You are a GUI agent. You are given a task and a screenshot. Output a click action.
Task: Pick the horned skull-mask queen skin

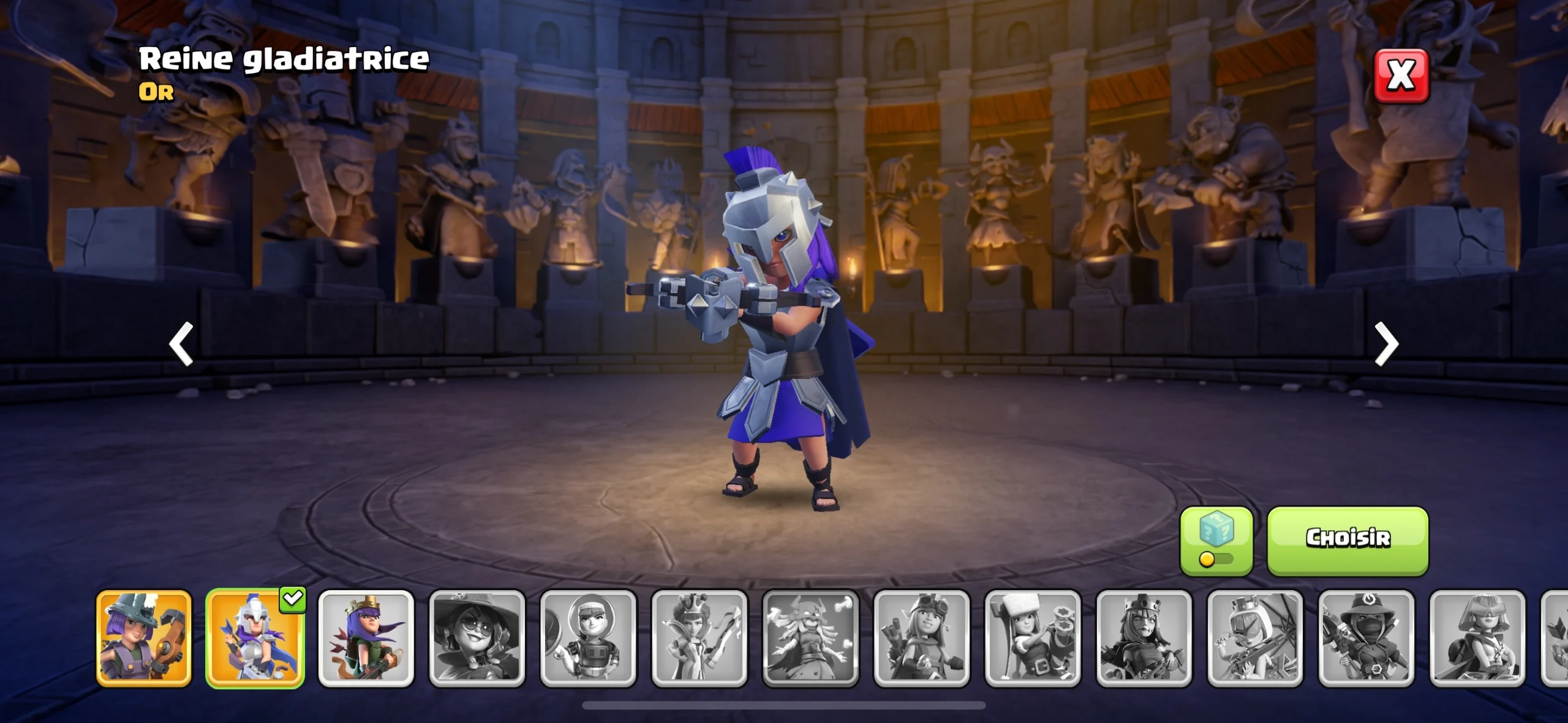[810, 638]
